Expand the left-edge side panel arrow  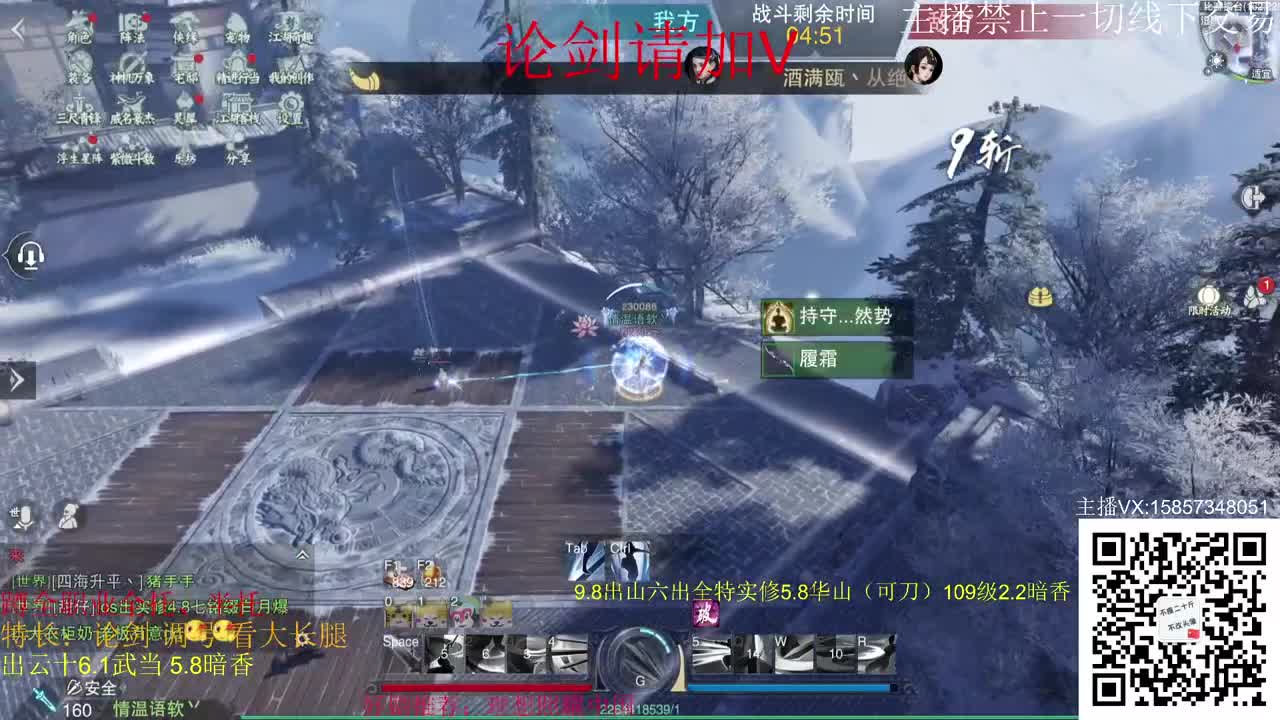coord(15,380)
